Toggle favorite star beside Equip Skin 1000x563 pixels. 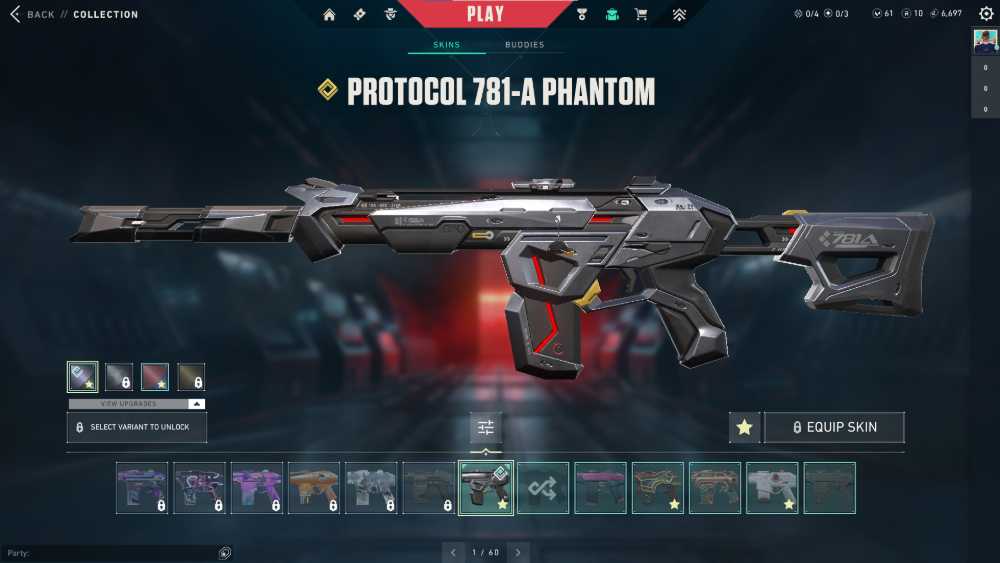coord(744,427)
